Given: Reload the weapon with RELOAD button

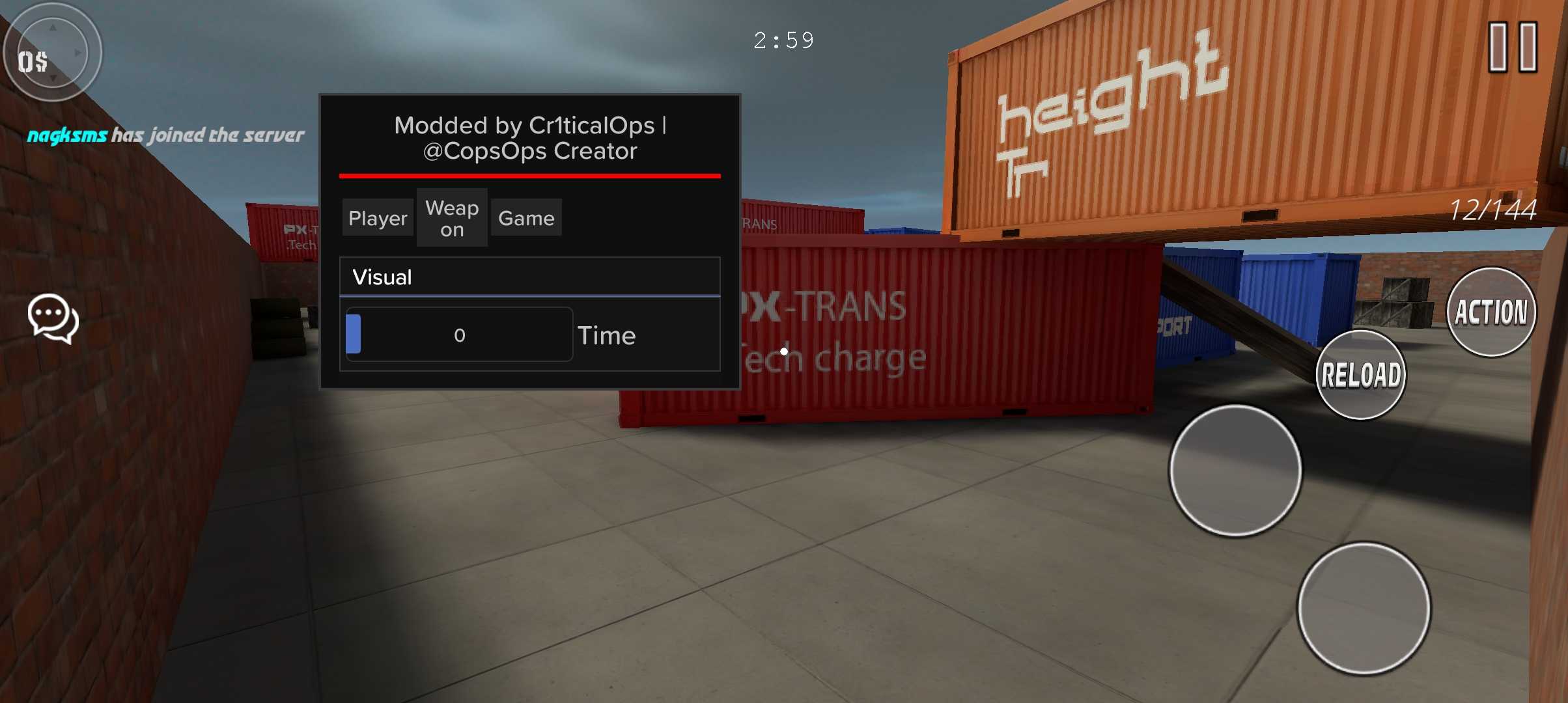Looking at the screenshot, I should [1361, 376].
